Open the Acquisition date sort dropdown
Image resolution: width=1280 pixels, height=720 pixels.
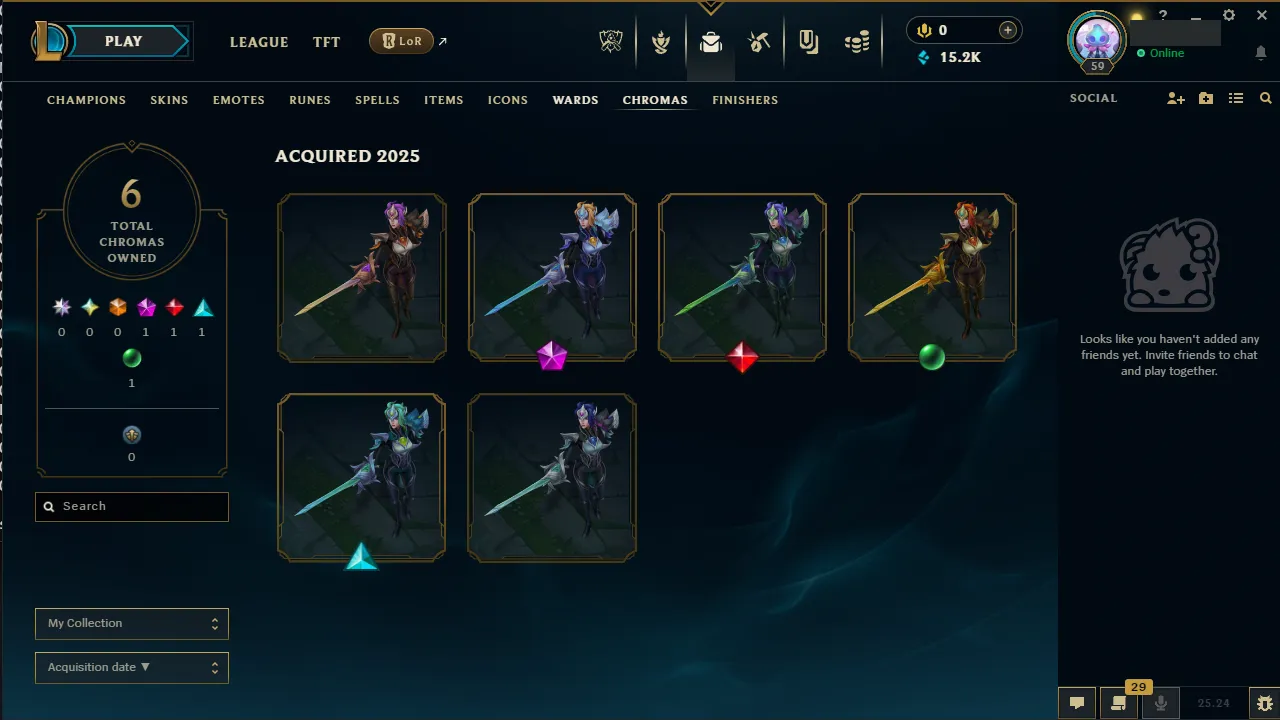pyautogui.click(x=131, y=667)
